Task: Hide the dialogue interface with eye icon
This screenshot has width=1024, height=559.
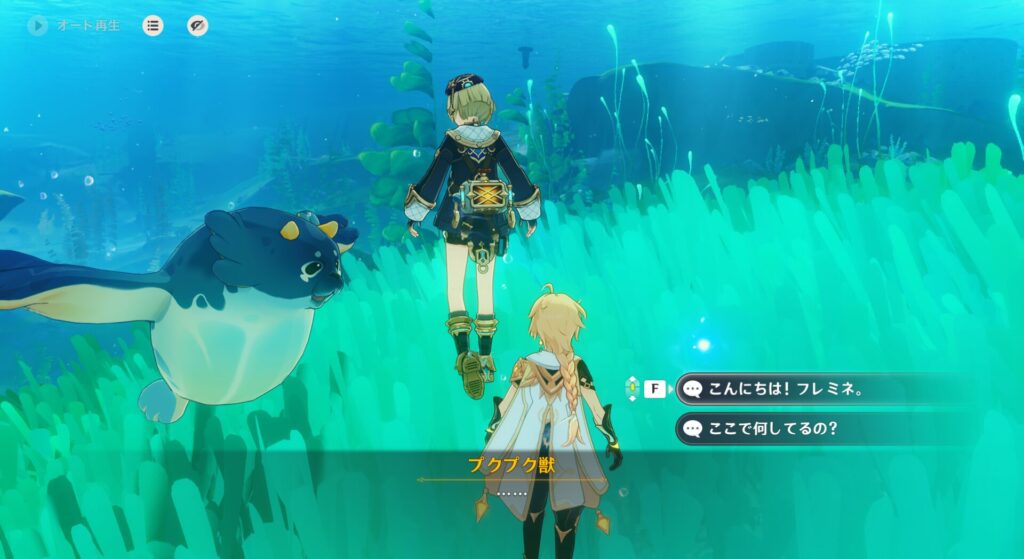Action: 198,26
